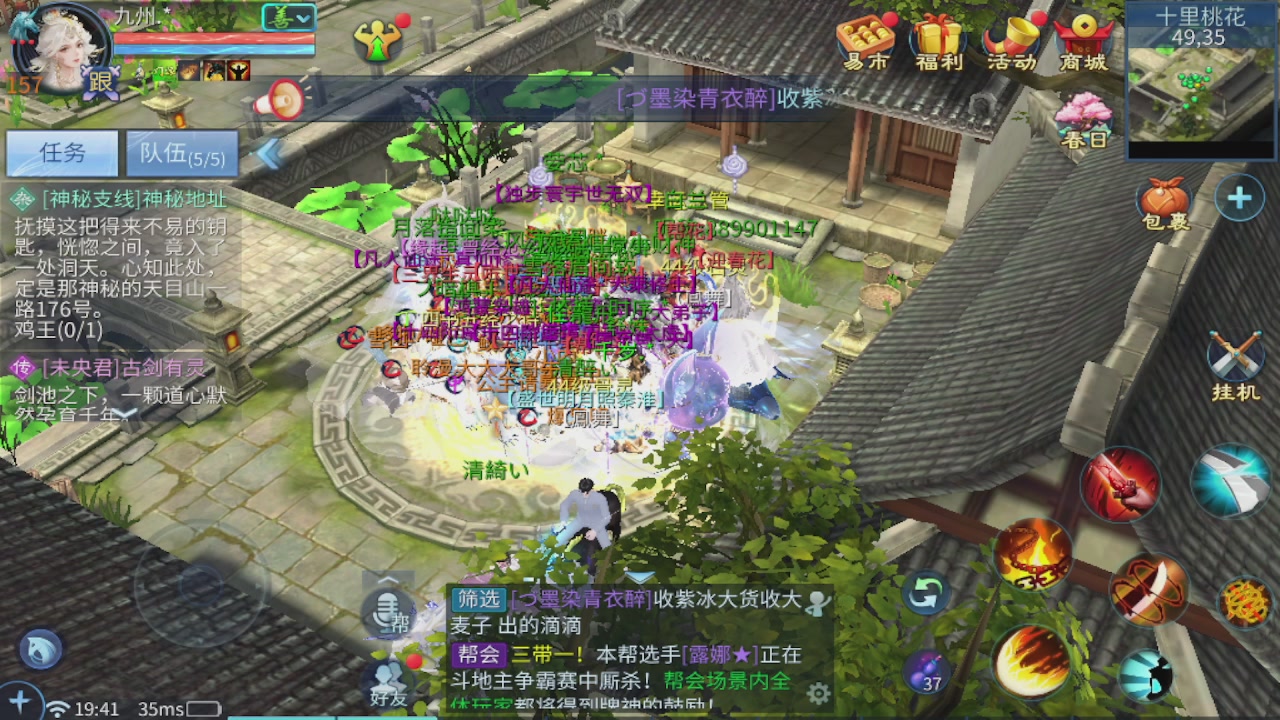
Task: Collapse the quest tracker with the blue arrow
Action: click(267, 155)
